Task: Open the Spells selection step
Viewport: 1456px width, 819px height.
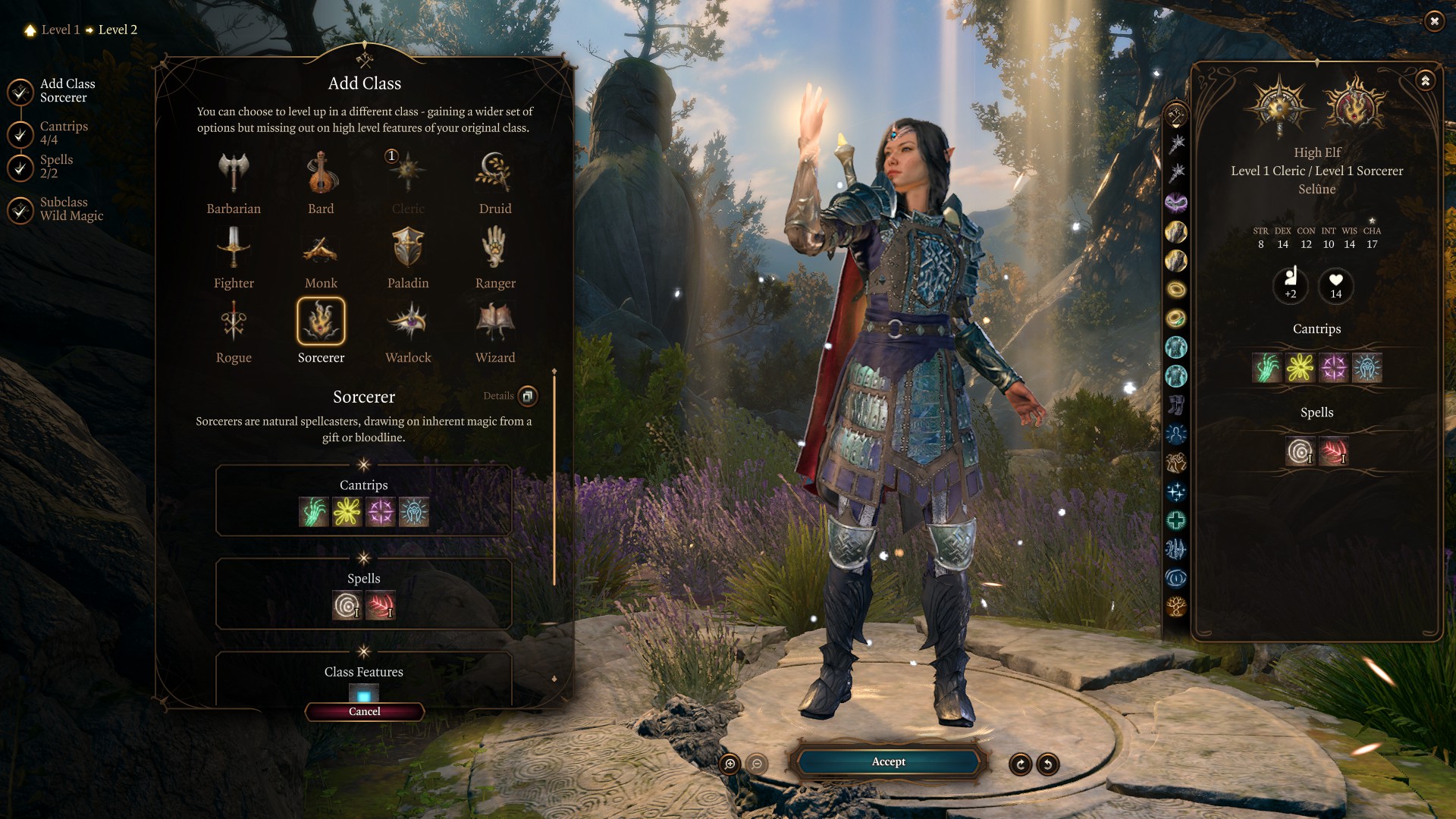Action: click(56, 167)
